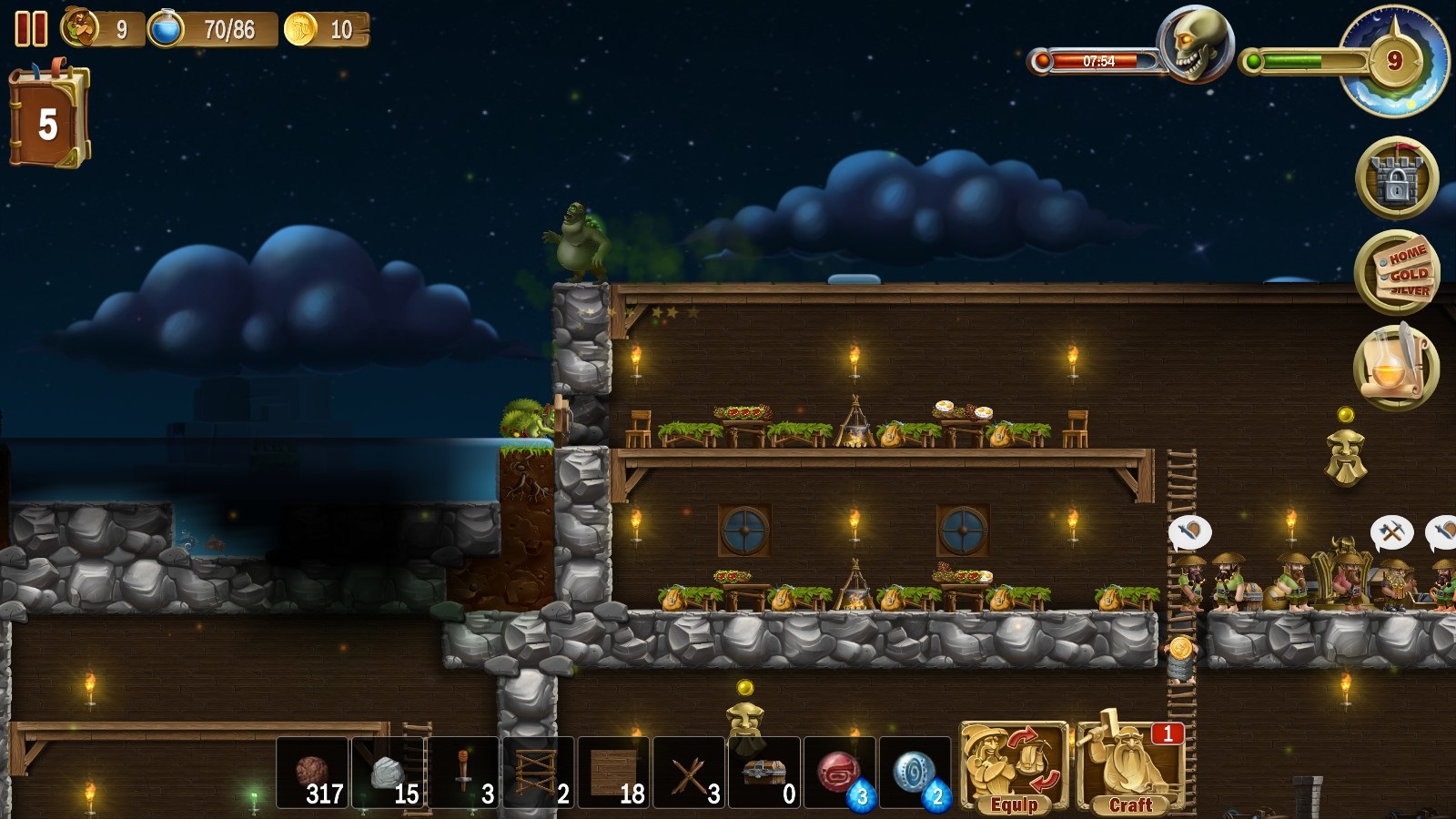Image resolution: width=1456 pixels, height=819 pixels.
Task: Choose the treasure chest slot
Action: click(765, 773)
